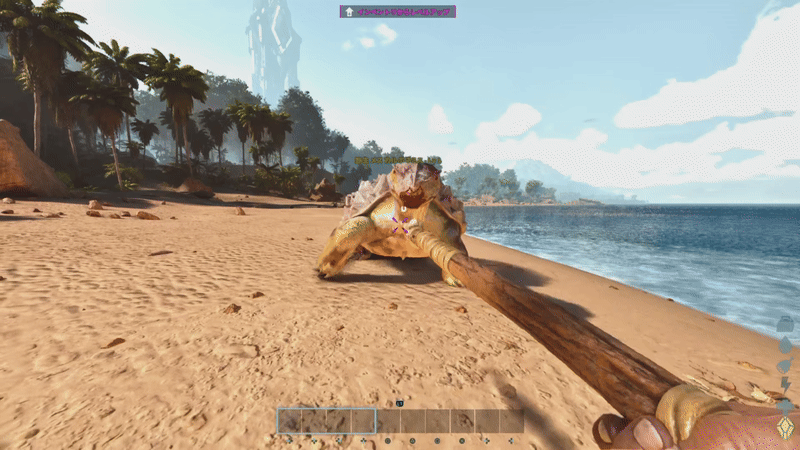
Task: Click the glowing experience crystal icon
Action: click(786, 428)
